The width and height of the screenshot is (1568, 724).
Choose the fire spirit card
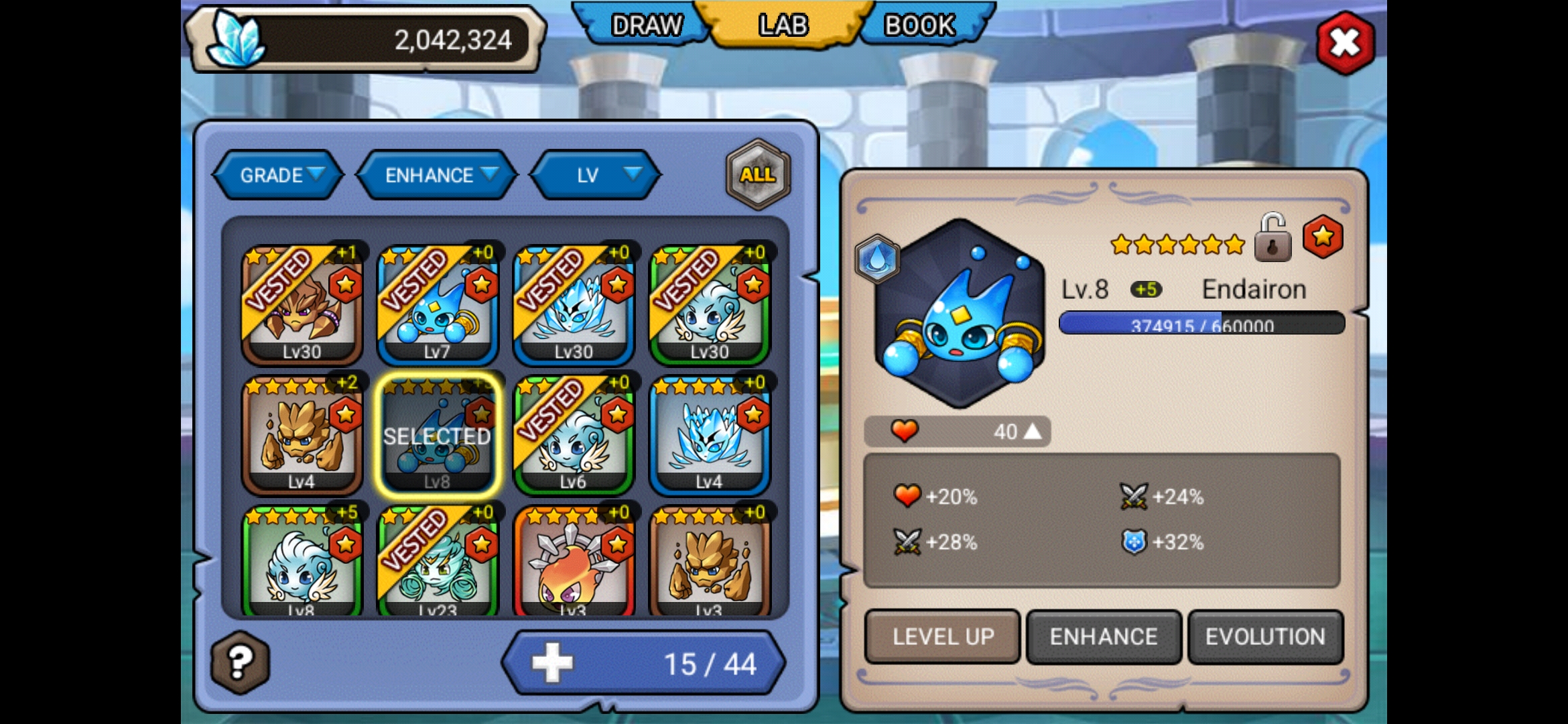coord(574,563)
